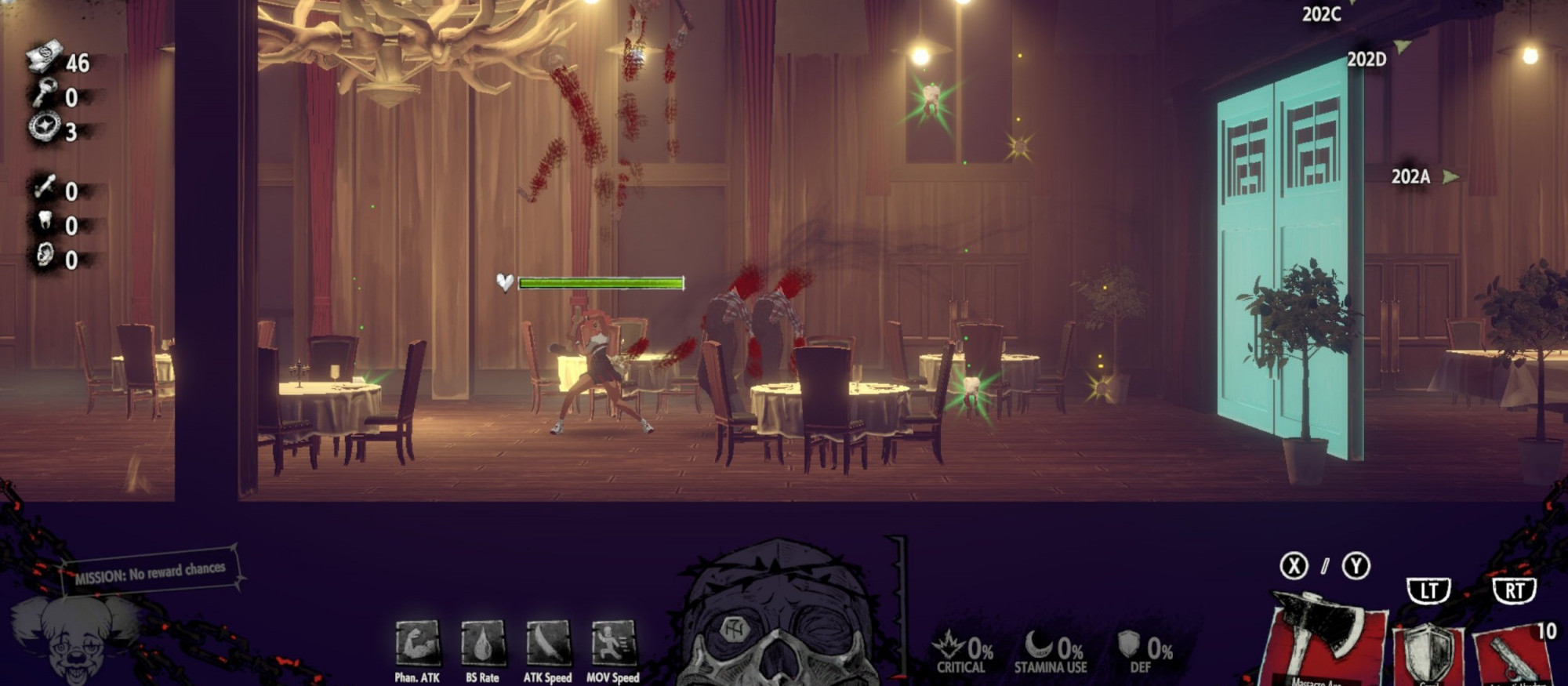This screenshot has height=686, width=1568.
Task: Click the Phan. ATK stat icon
Action: pyautogui.click(x=417, y=644)
